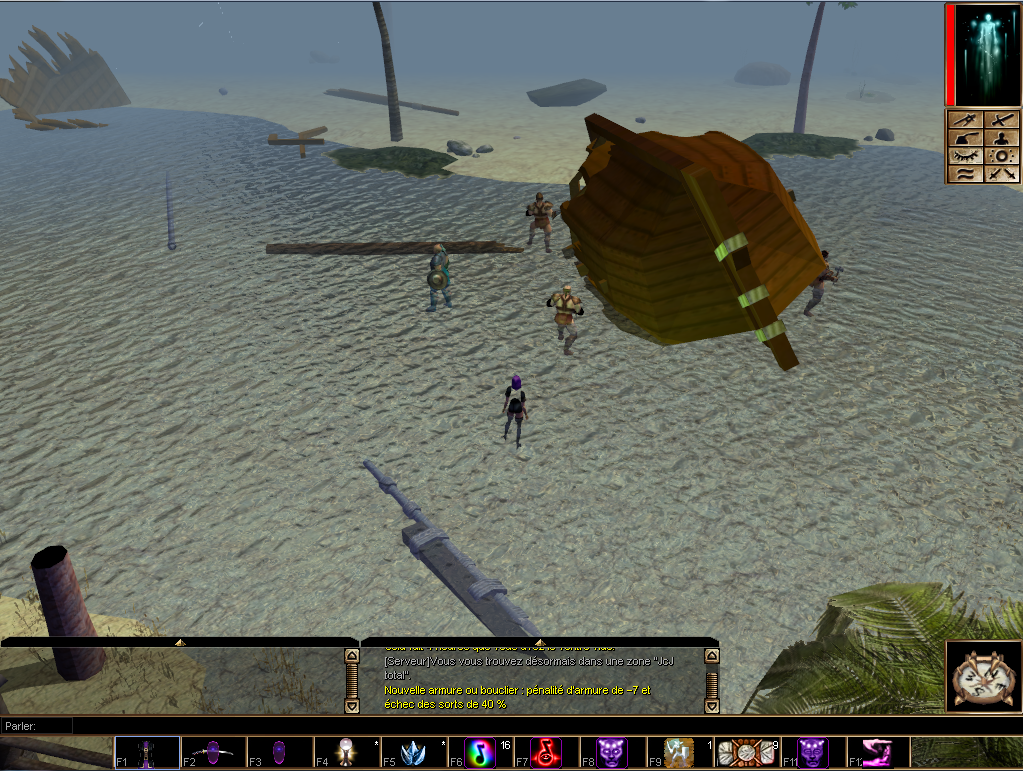This screenshot has height=771, width=1023.
Task: Activate the F1 dark robed figure slot
Action: [x=147, y=752]
